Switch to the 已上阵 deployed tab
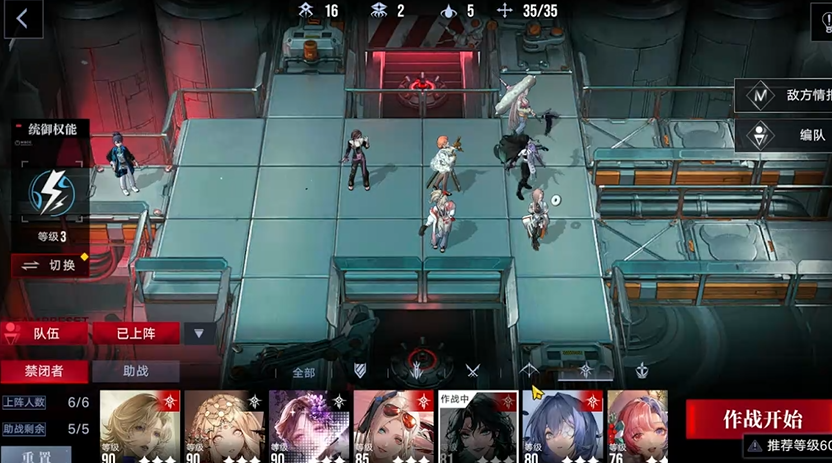The image size is (832, 463). [x=135, y=333]
